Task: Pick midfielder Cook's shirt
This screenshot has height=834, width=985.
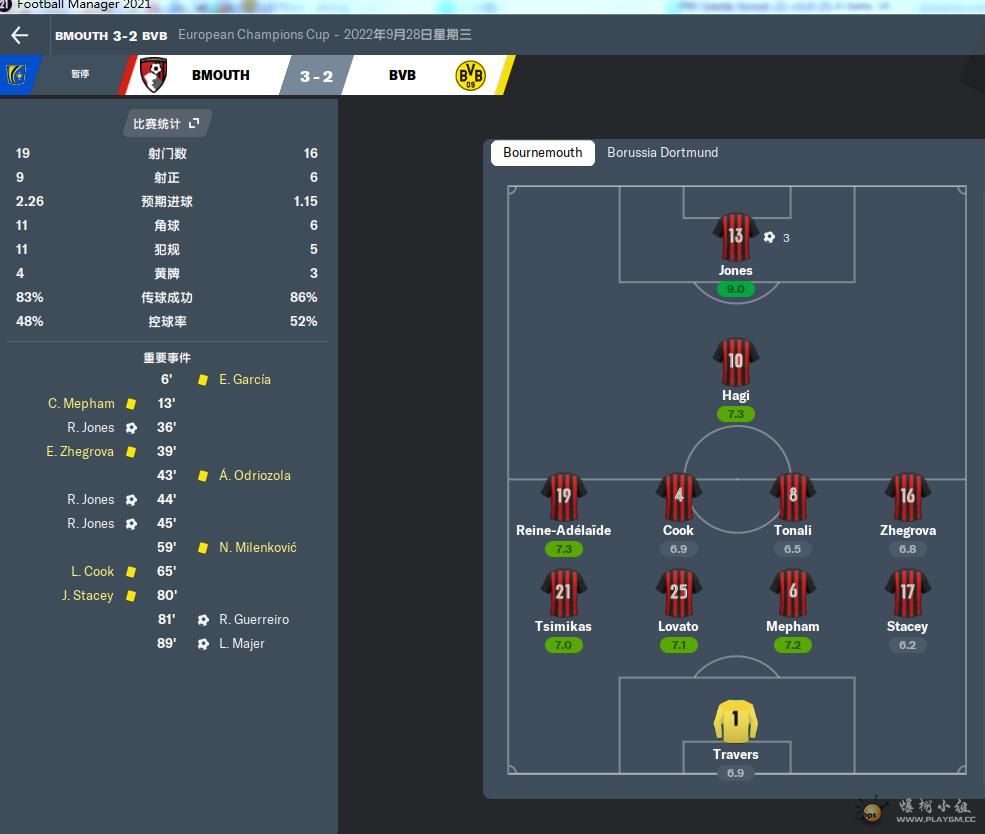Action: (678, 498)
